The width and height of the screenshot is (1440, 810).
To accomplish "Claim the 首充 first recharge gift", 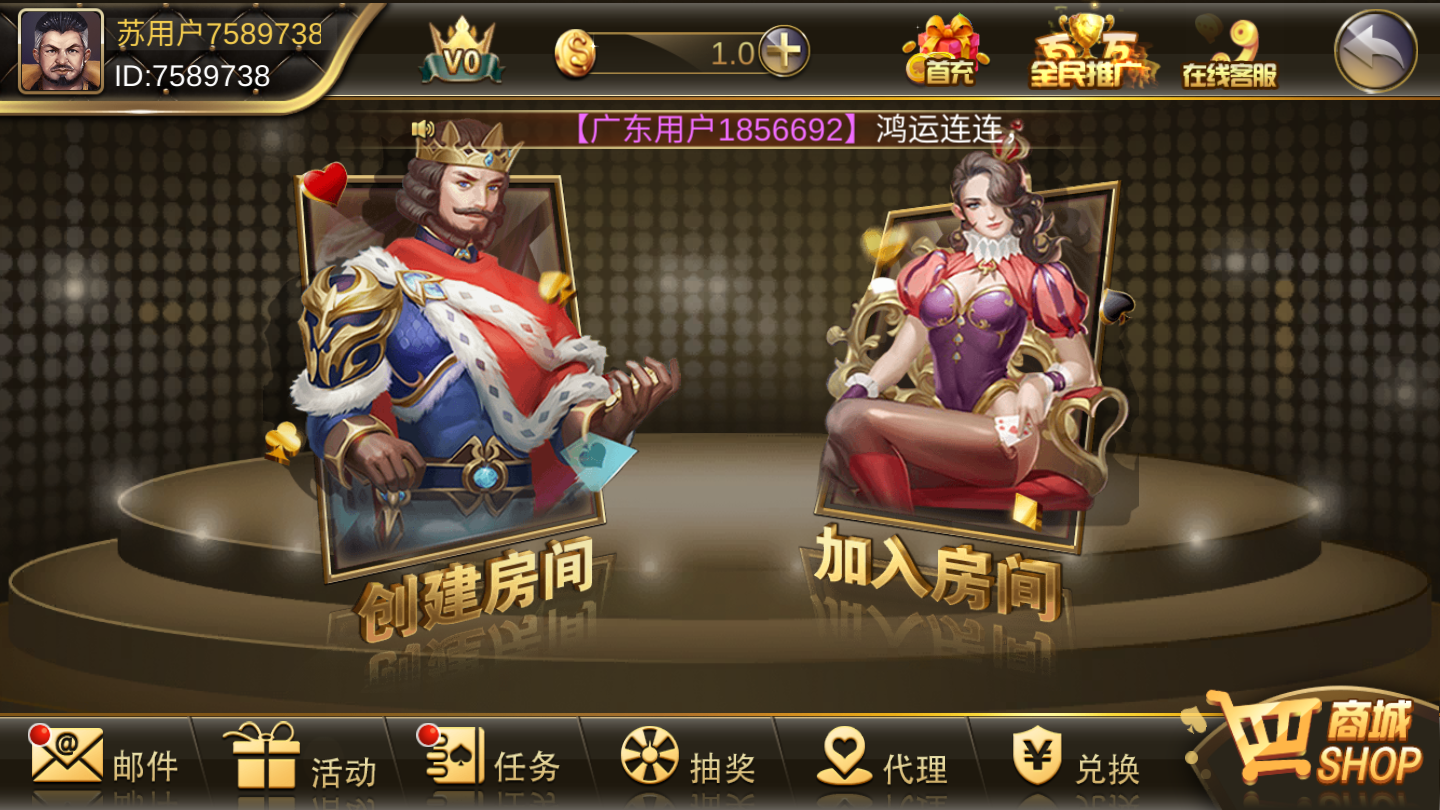I will [x=946, y=55].
